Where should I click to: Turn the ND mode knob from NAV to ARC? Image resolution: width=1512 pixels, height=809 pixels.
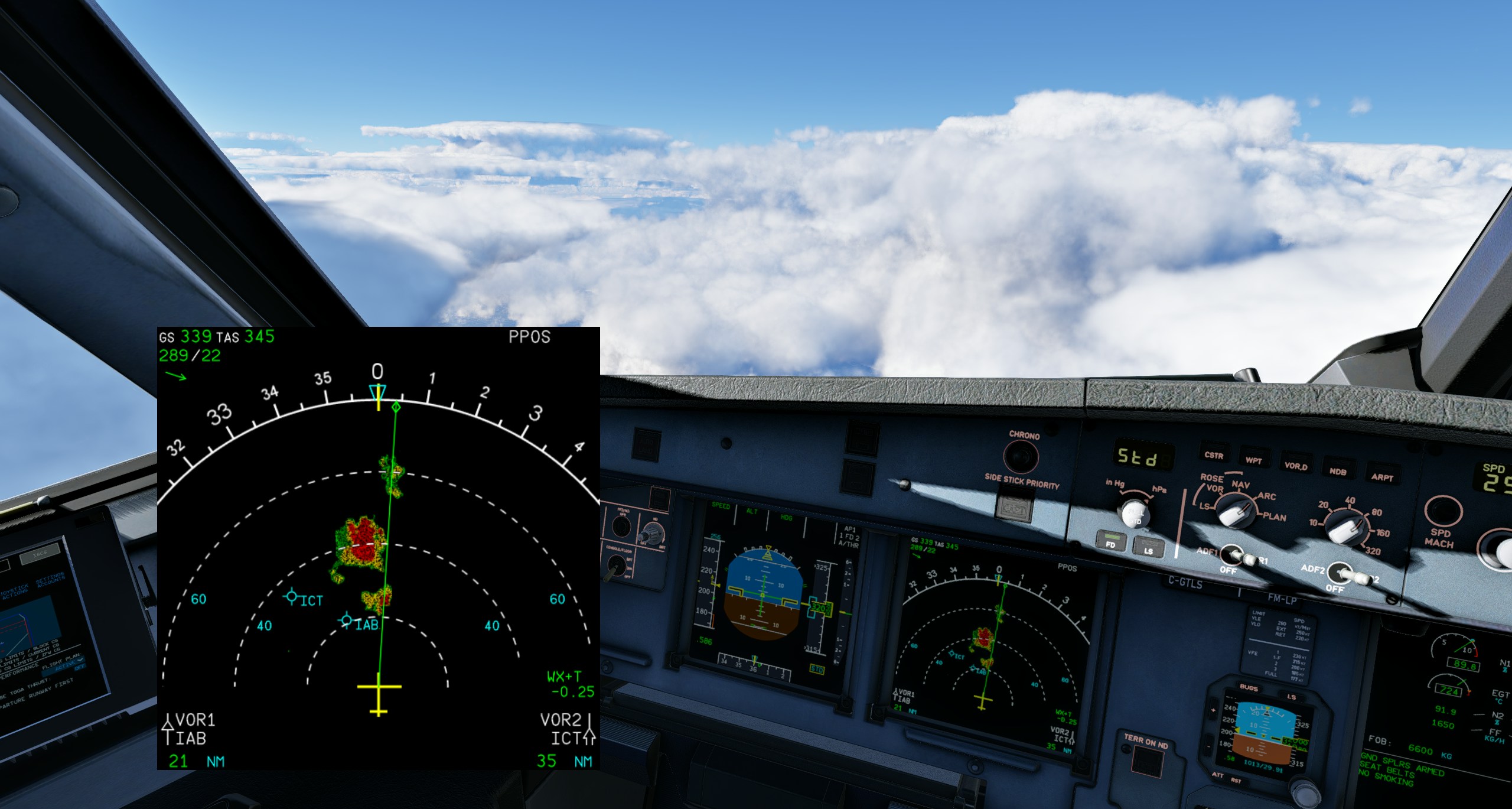[x=1237, y=513]
